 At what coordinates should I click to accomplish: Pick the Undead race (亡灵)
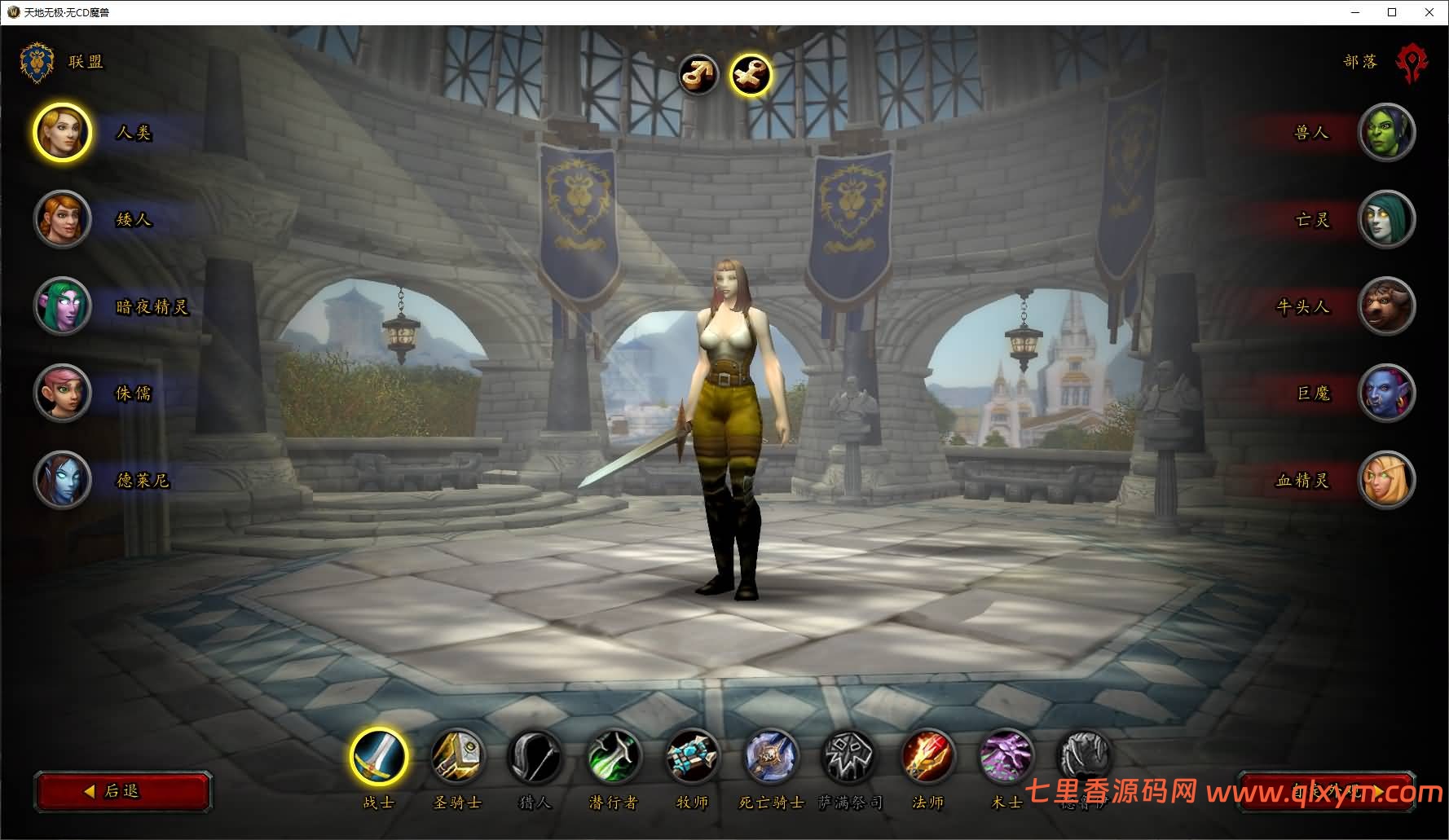coord(1386,219)
